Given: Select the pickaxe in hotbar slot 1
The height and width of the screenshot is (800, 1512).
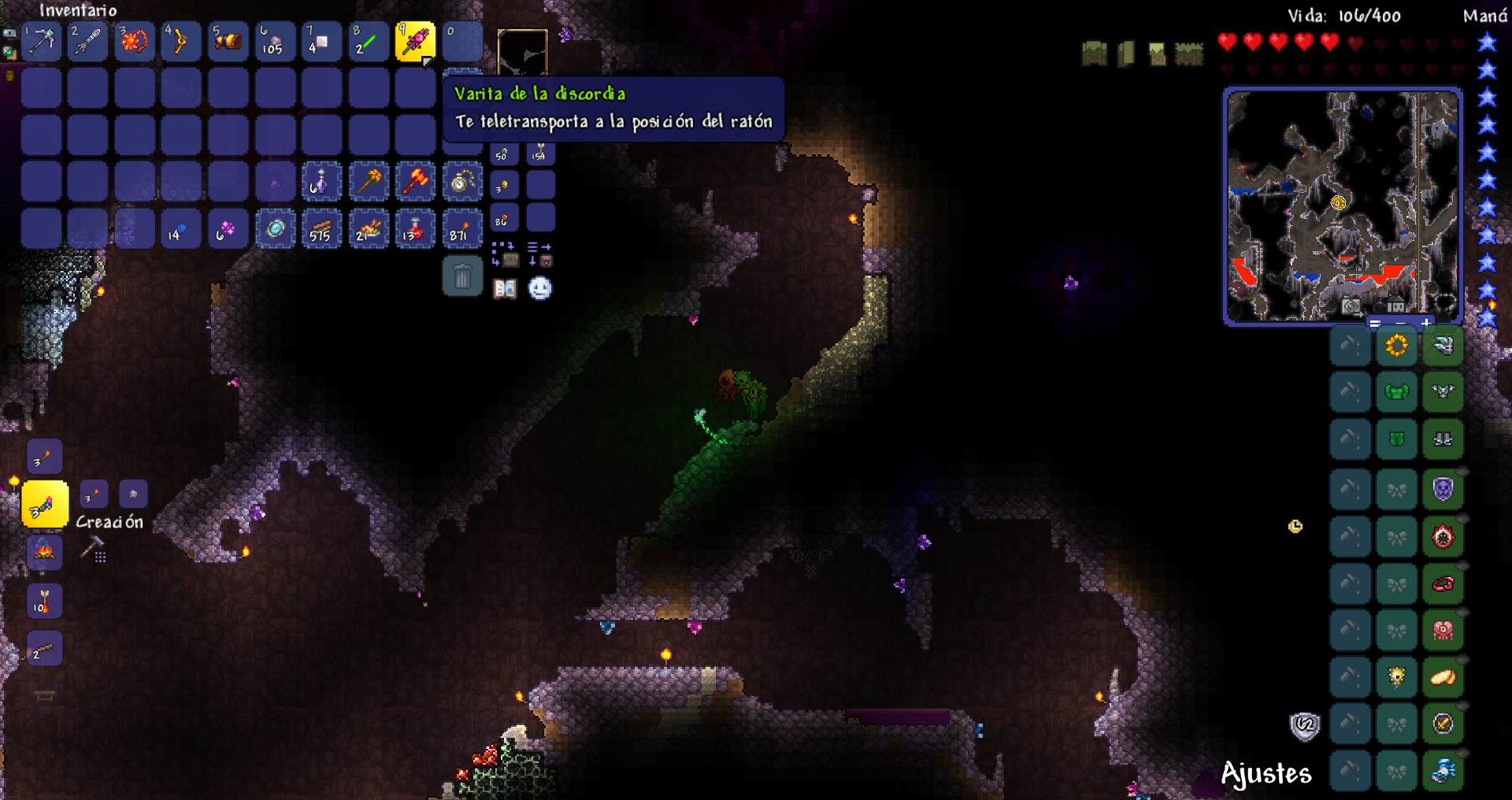Looking at the screenshot, I should click(41, 41).
